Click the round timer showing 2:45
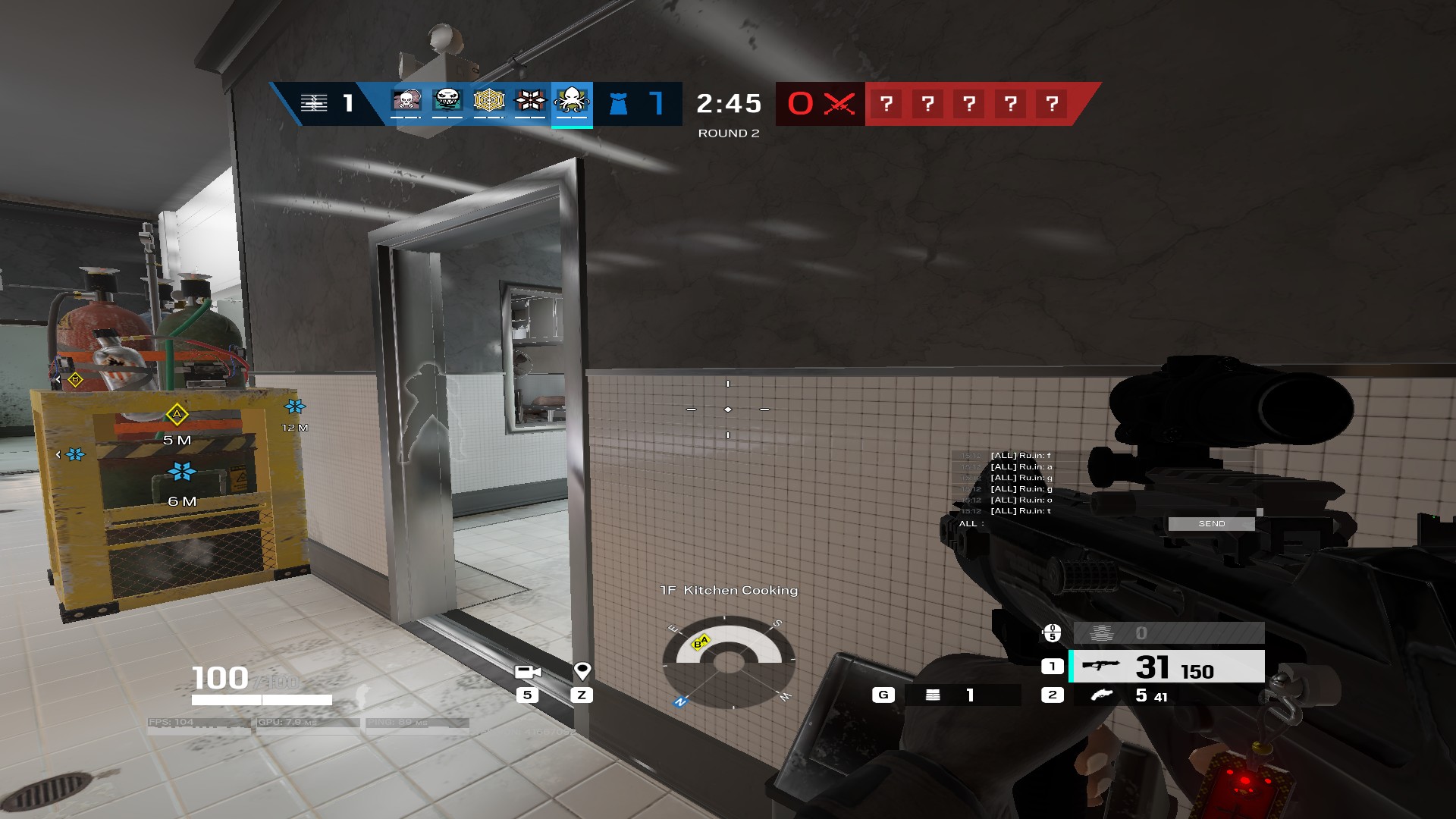Screen dimensions: 1456x819 [730, 105]
